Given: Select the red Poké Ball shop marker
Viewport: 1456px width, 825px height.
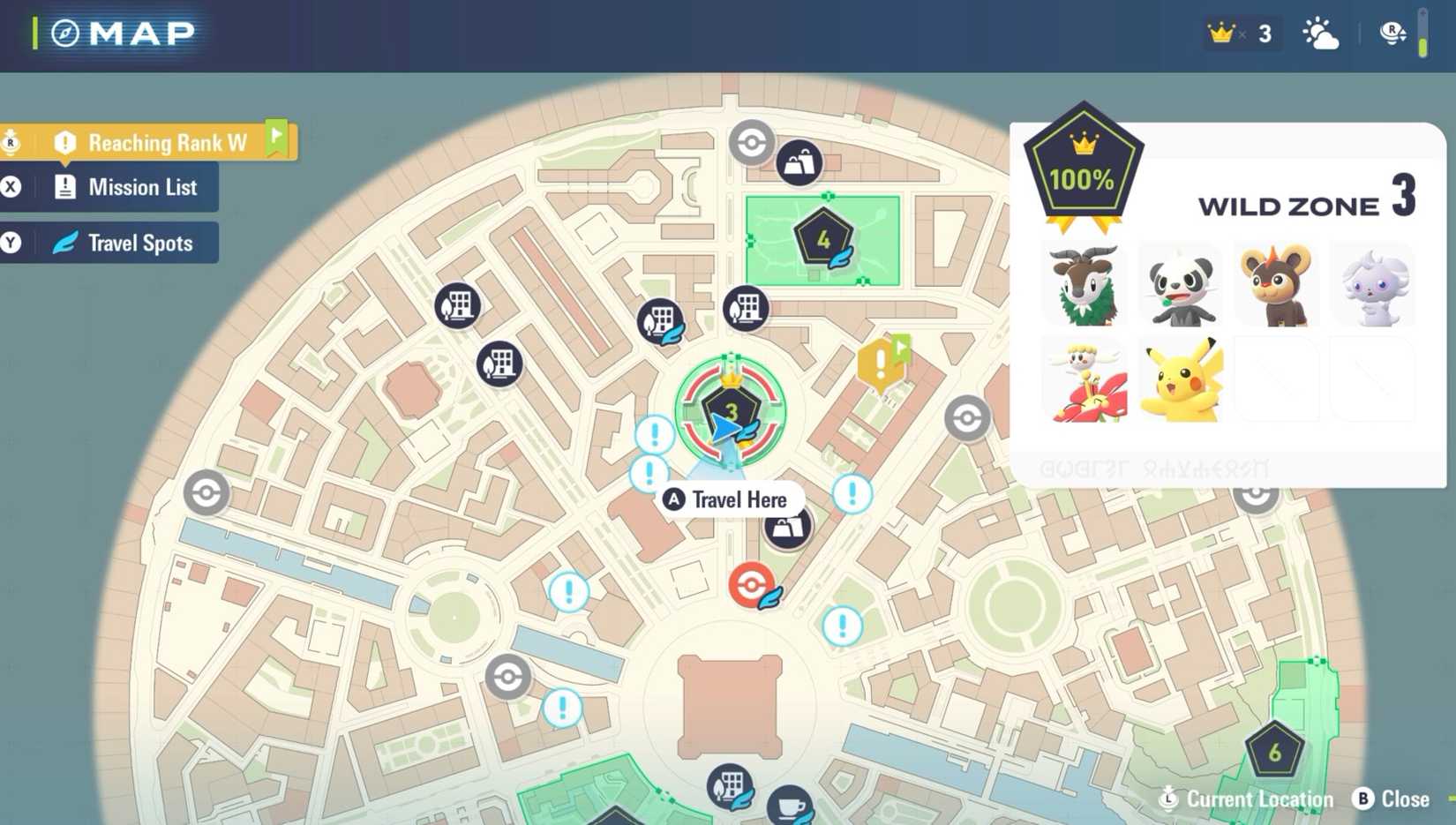Looking at the screenshot, I should coord(751,584).
